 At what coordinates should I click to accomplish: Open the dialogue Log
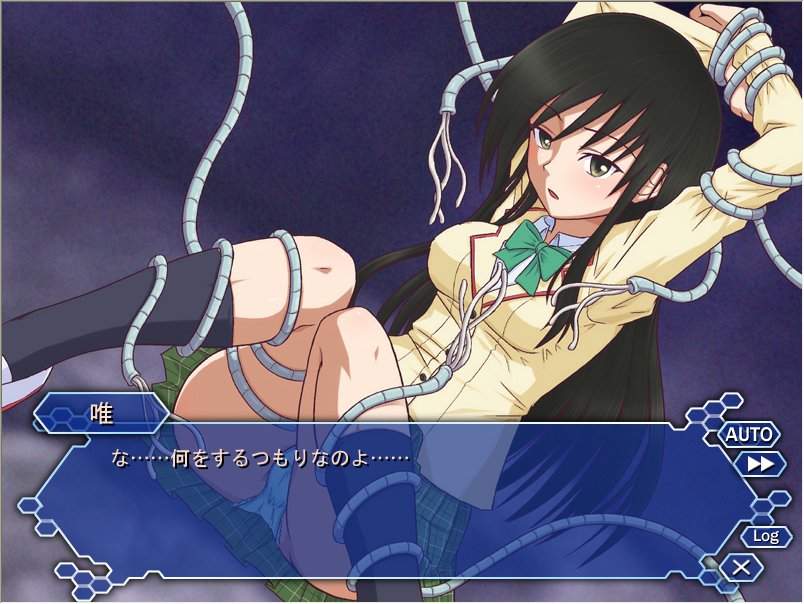pyautogui.click(x=765, y=536)
